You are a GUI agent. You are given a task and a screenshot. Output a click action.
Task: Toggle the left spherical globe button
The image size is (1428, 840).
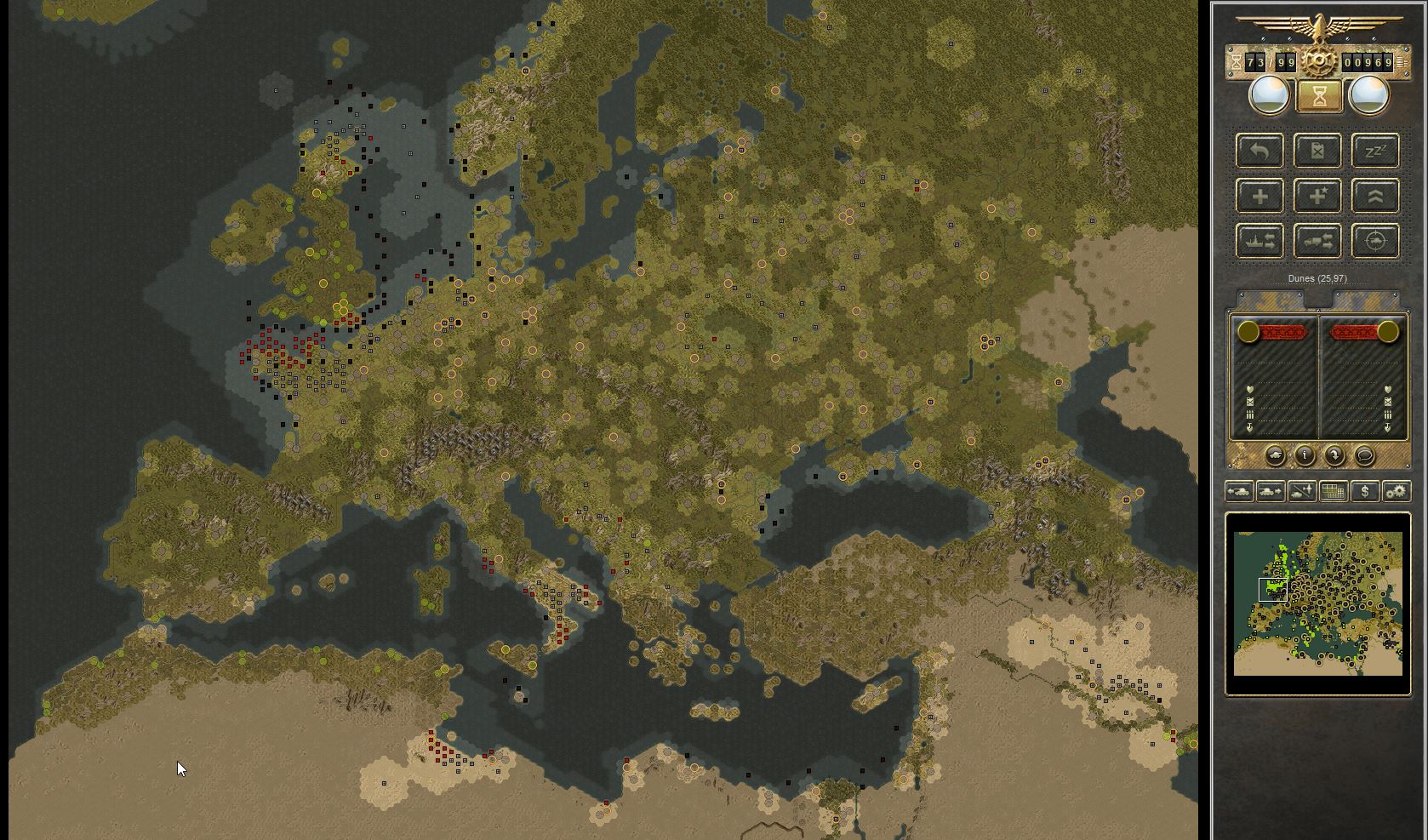1268,94
